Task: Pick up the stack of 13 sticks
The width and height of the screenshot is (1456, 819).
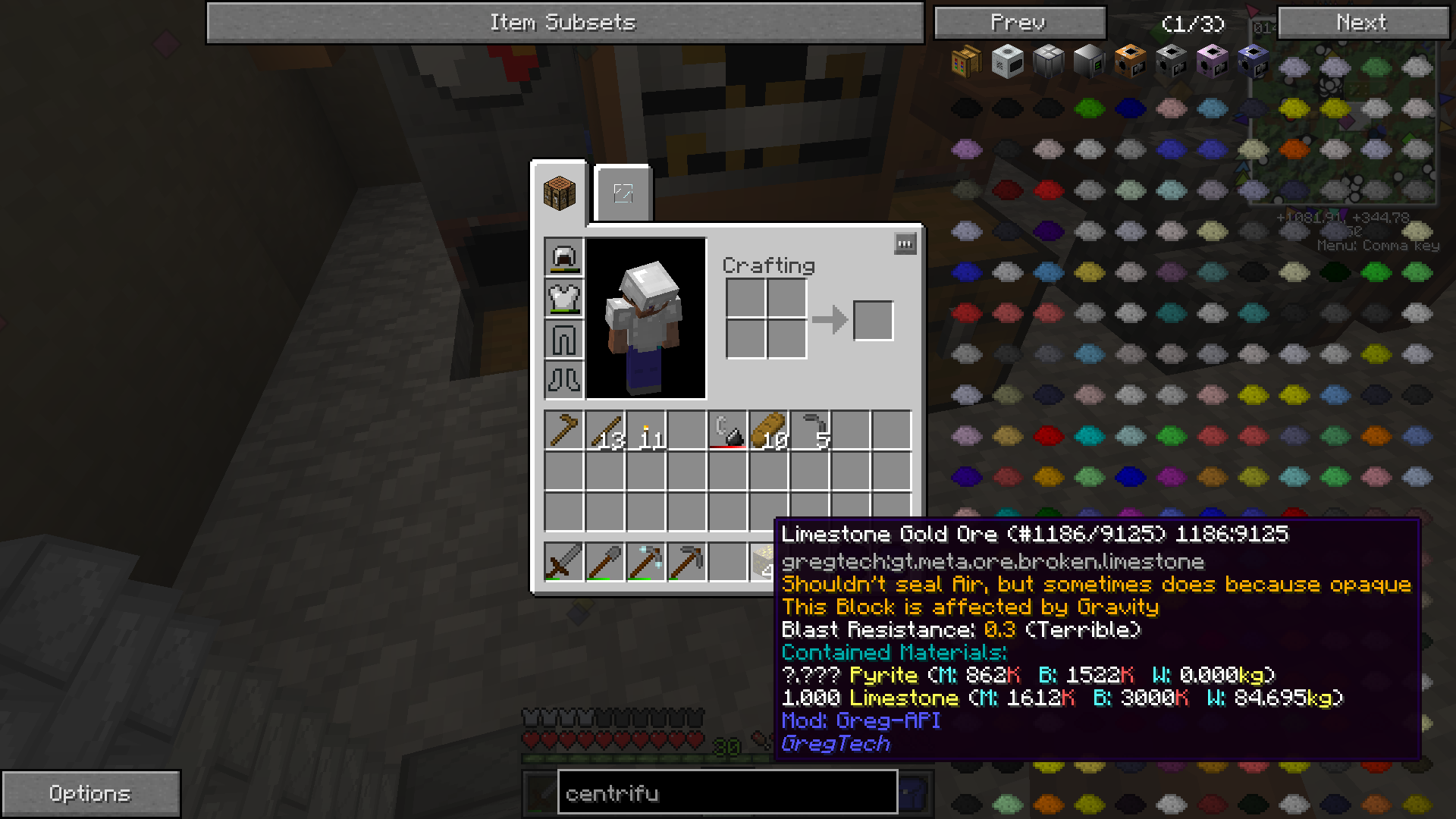Action: click(604, 431)
